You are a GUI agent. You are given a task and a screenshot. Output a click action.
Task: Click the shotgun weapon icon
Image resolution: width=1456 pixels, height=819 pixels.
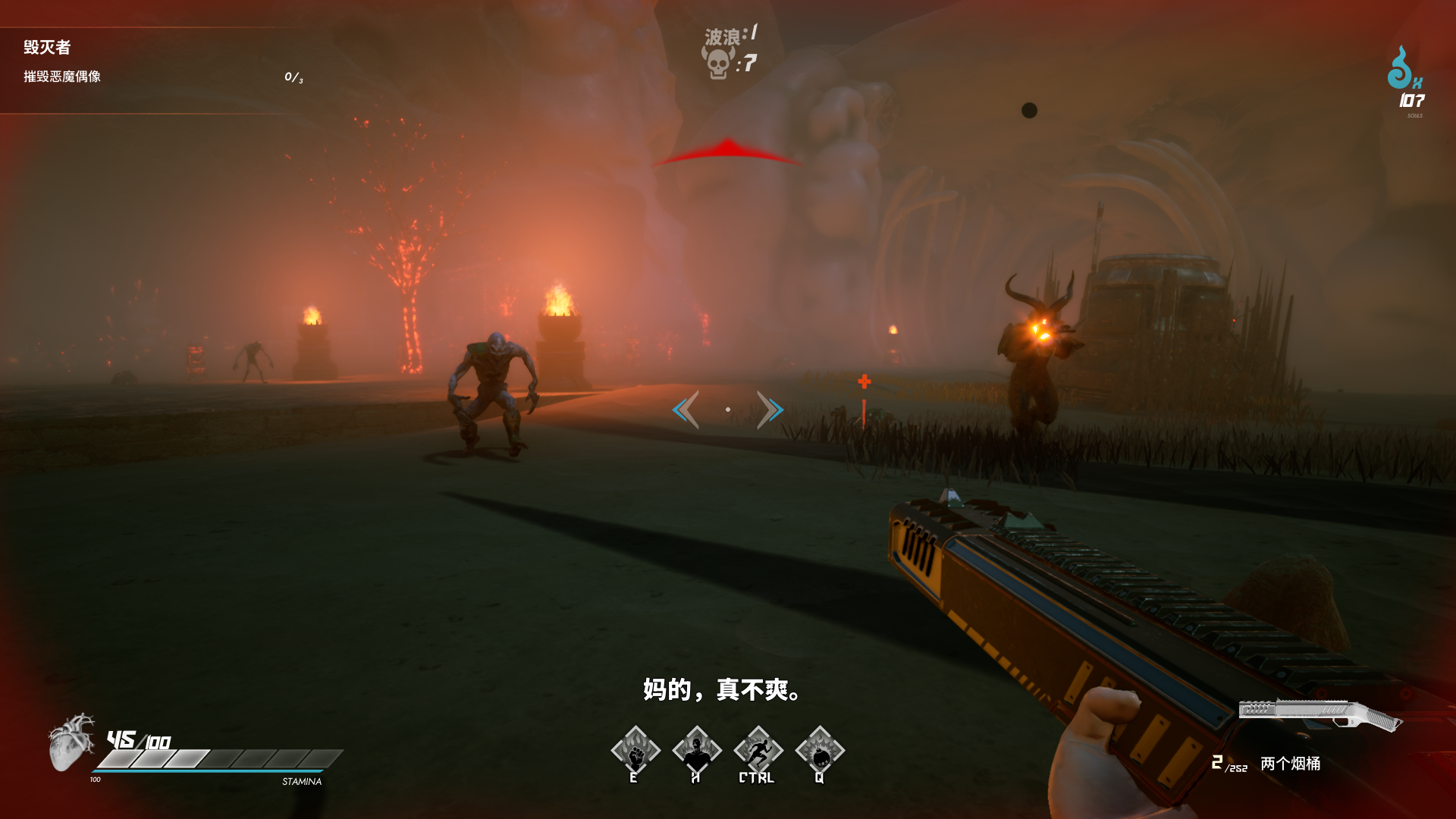1319,714
